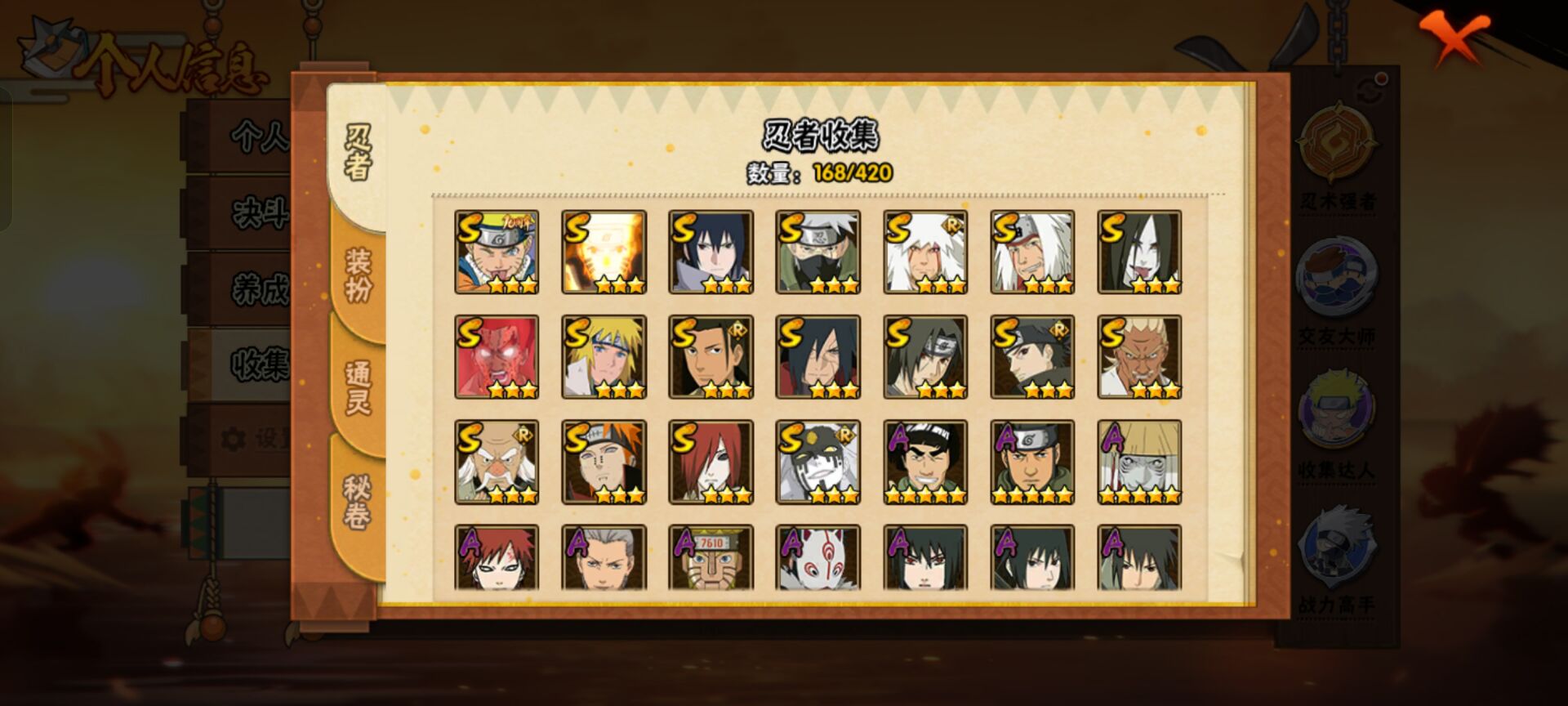
Task: Choose the blond Minato ninja card
Action: (x=604, y=357)
